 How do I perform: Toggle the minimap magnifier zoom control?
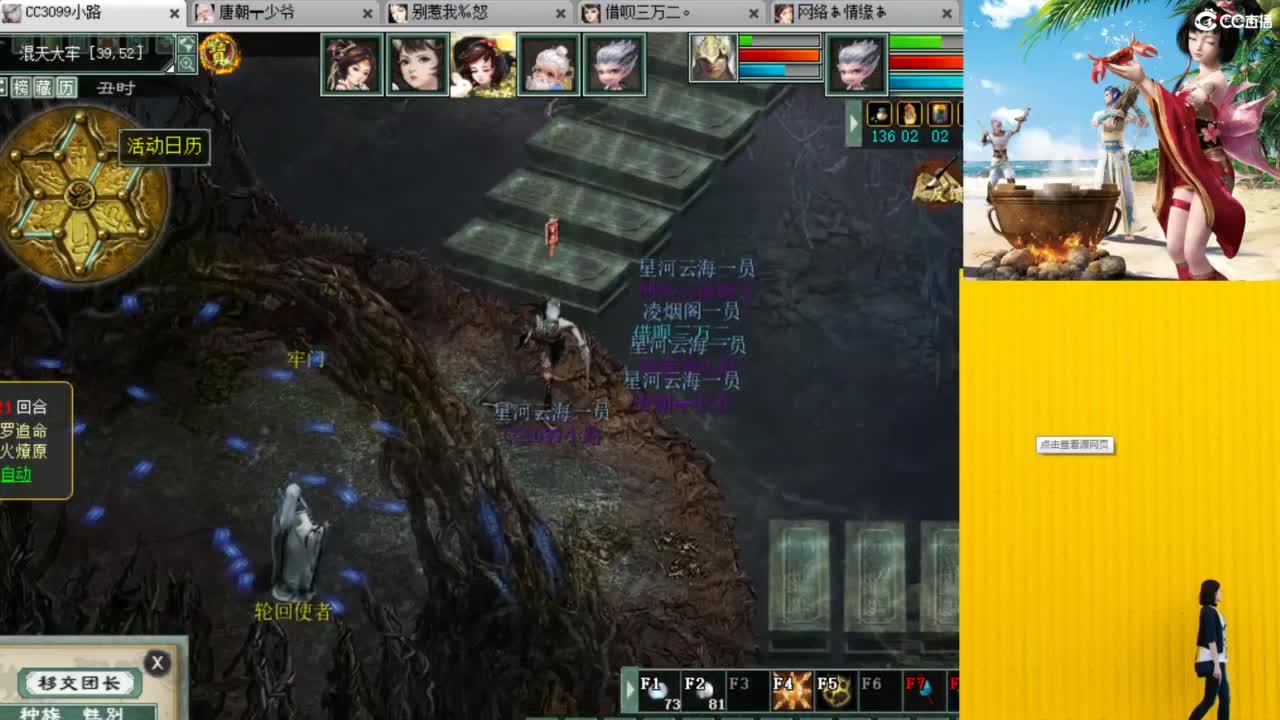(188, 64)
